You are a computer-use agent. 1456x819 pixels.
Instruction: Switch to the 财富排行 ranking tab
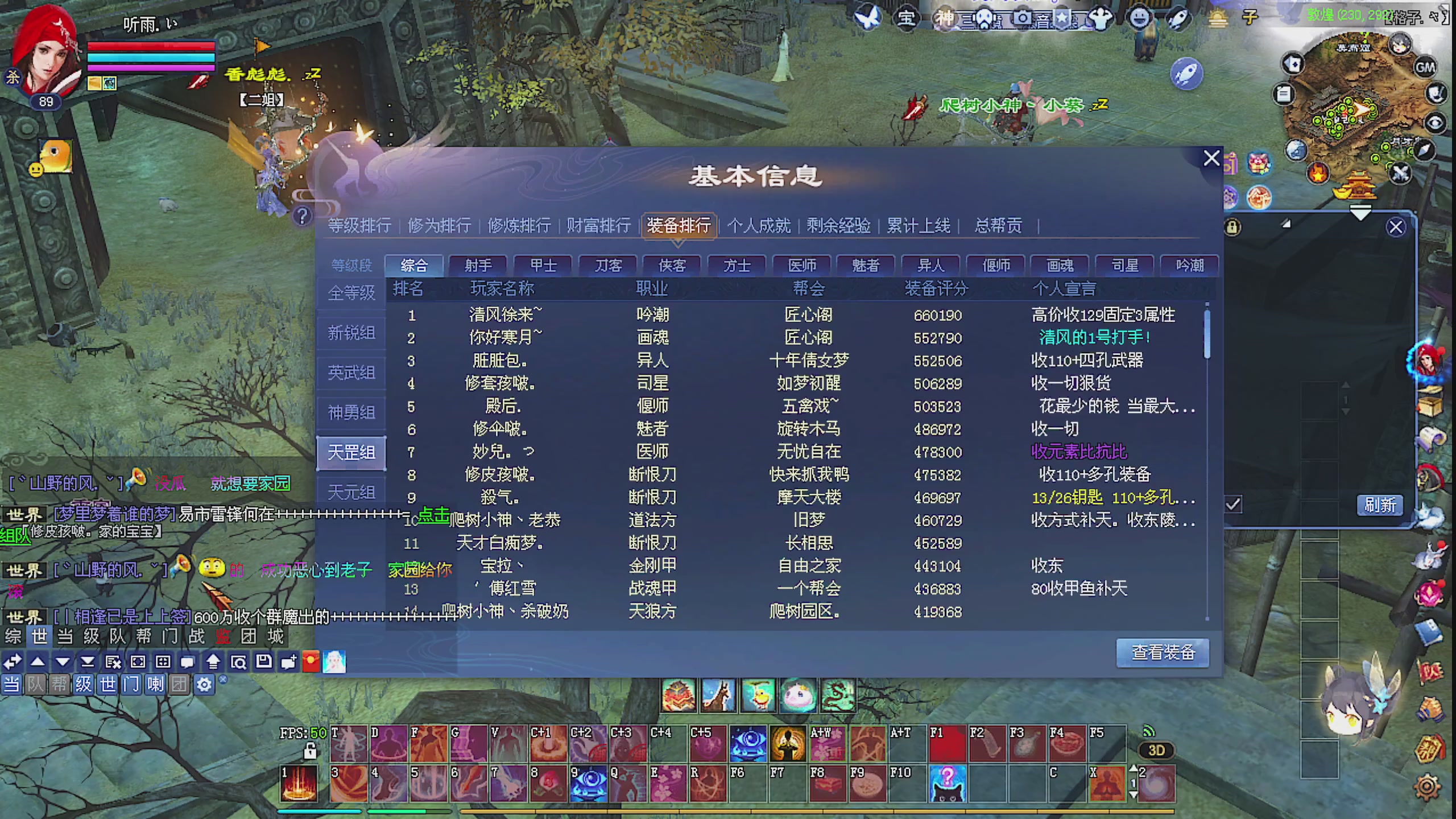click(x=597, y=225)
